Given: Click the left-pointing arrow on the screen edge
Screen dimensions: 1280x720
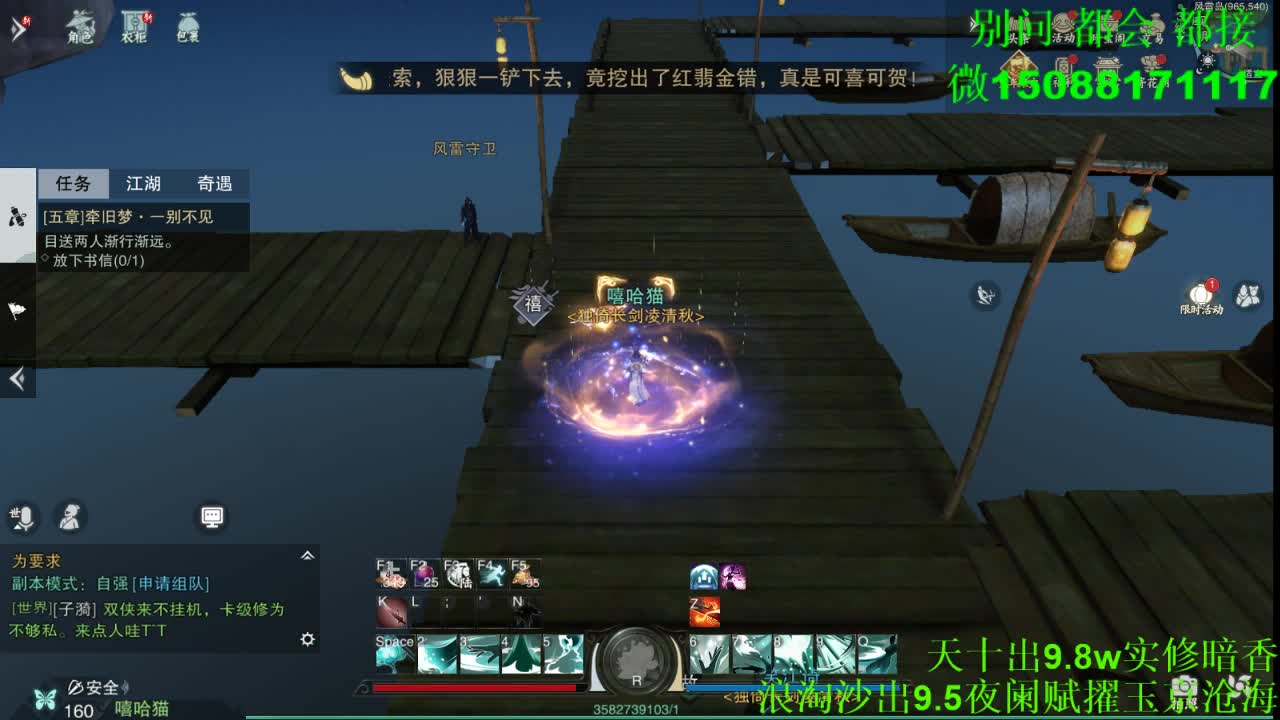Looking at the screenshot, I should point(16,378).
